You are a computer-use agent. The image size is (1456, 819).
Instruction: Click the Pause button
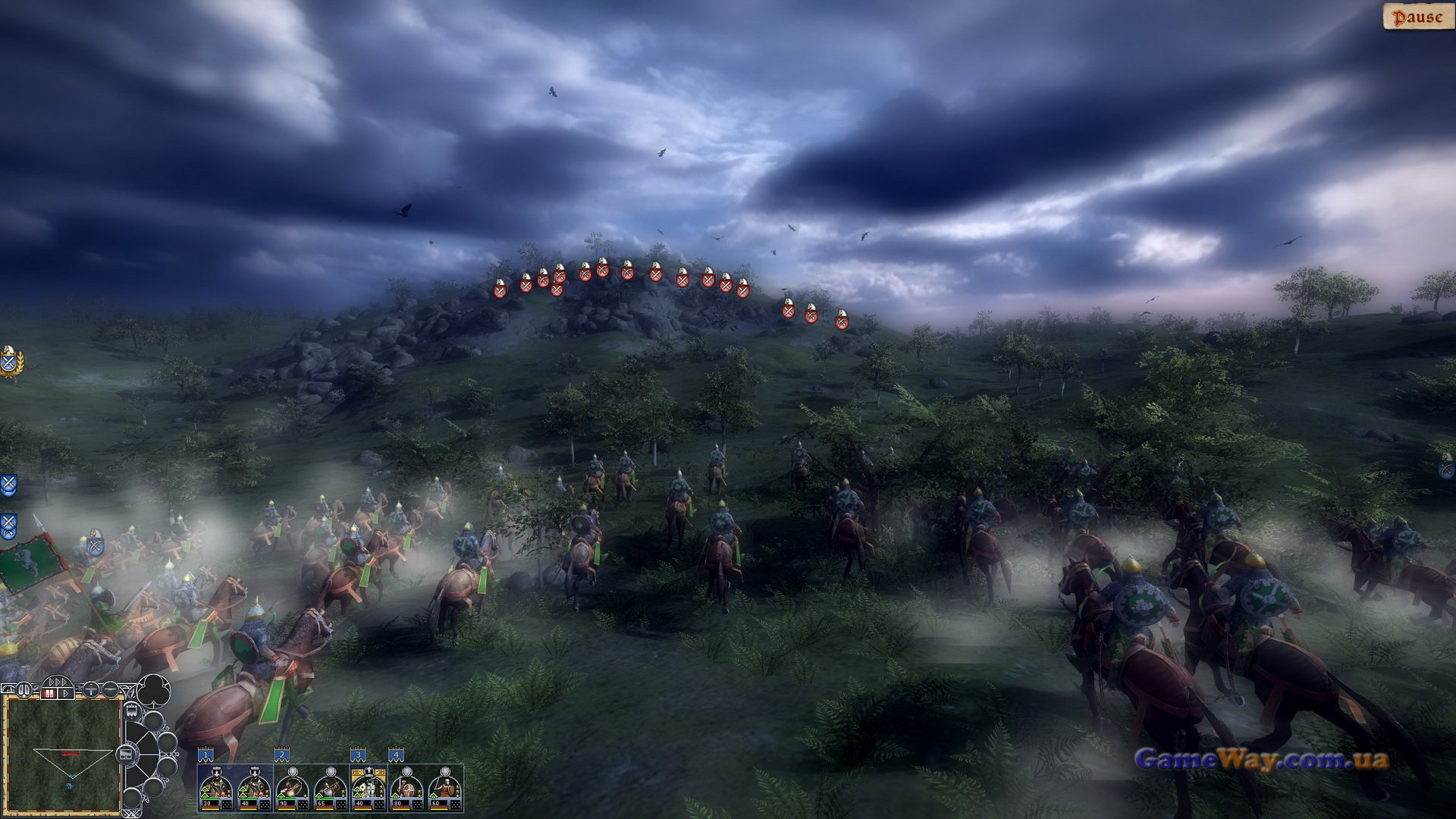(x=1417, y=17)
